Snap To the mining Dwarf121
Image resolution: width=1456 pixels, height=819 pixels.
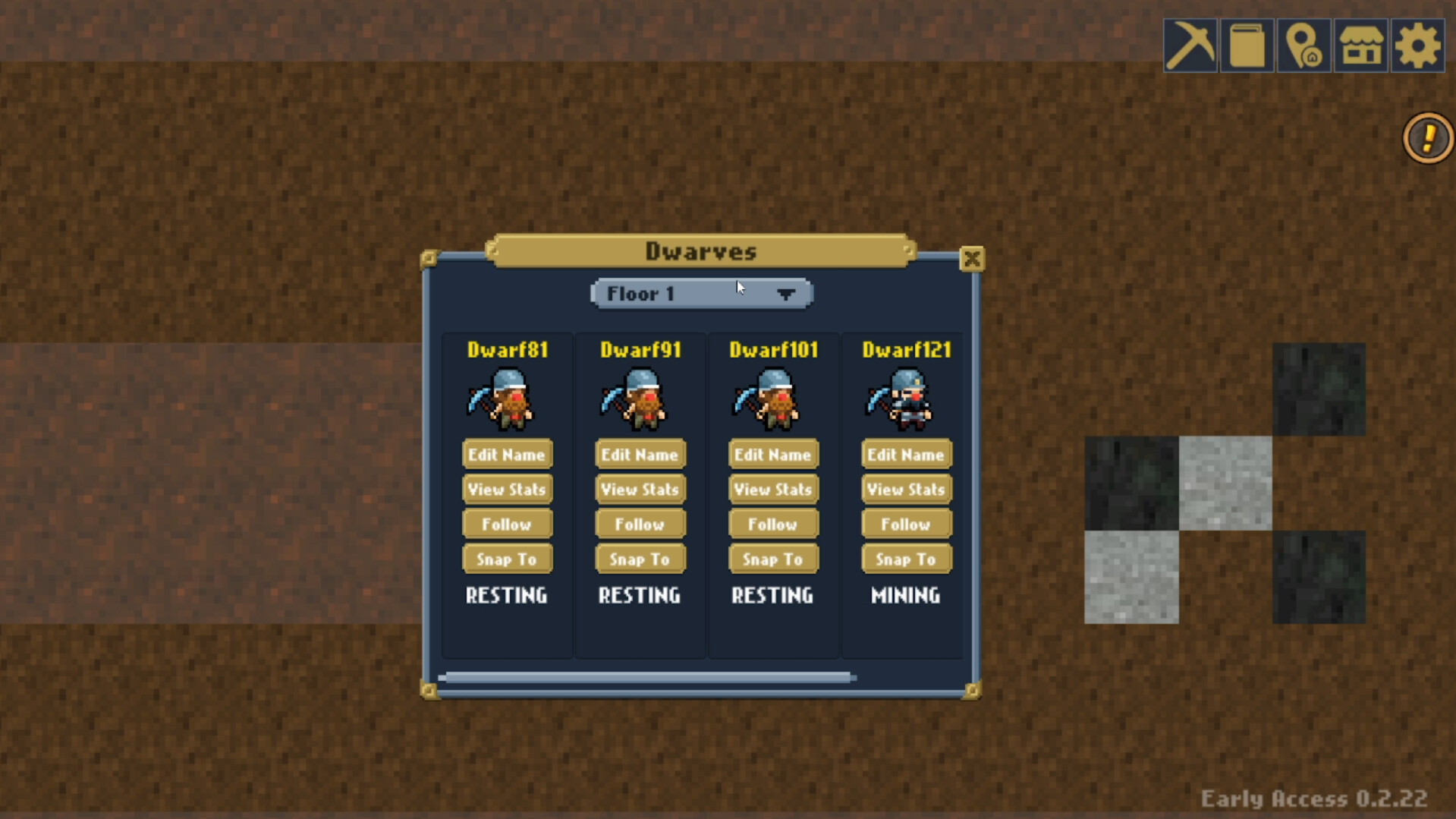pyautogui.click(x=905, y=559)
